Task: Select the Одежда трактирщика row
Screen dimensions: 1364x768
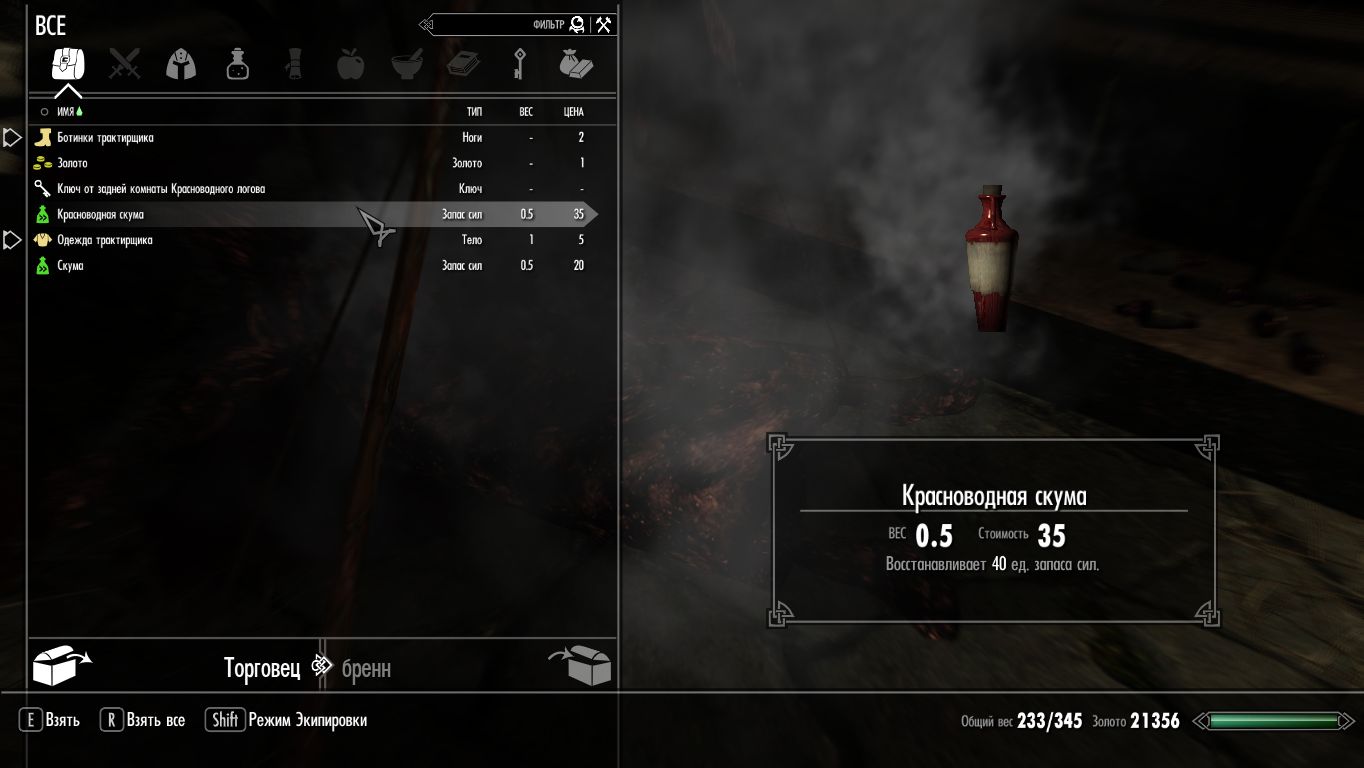Action: (x=104, y=240)
